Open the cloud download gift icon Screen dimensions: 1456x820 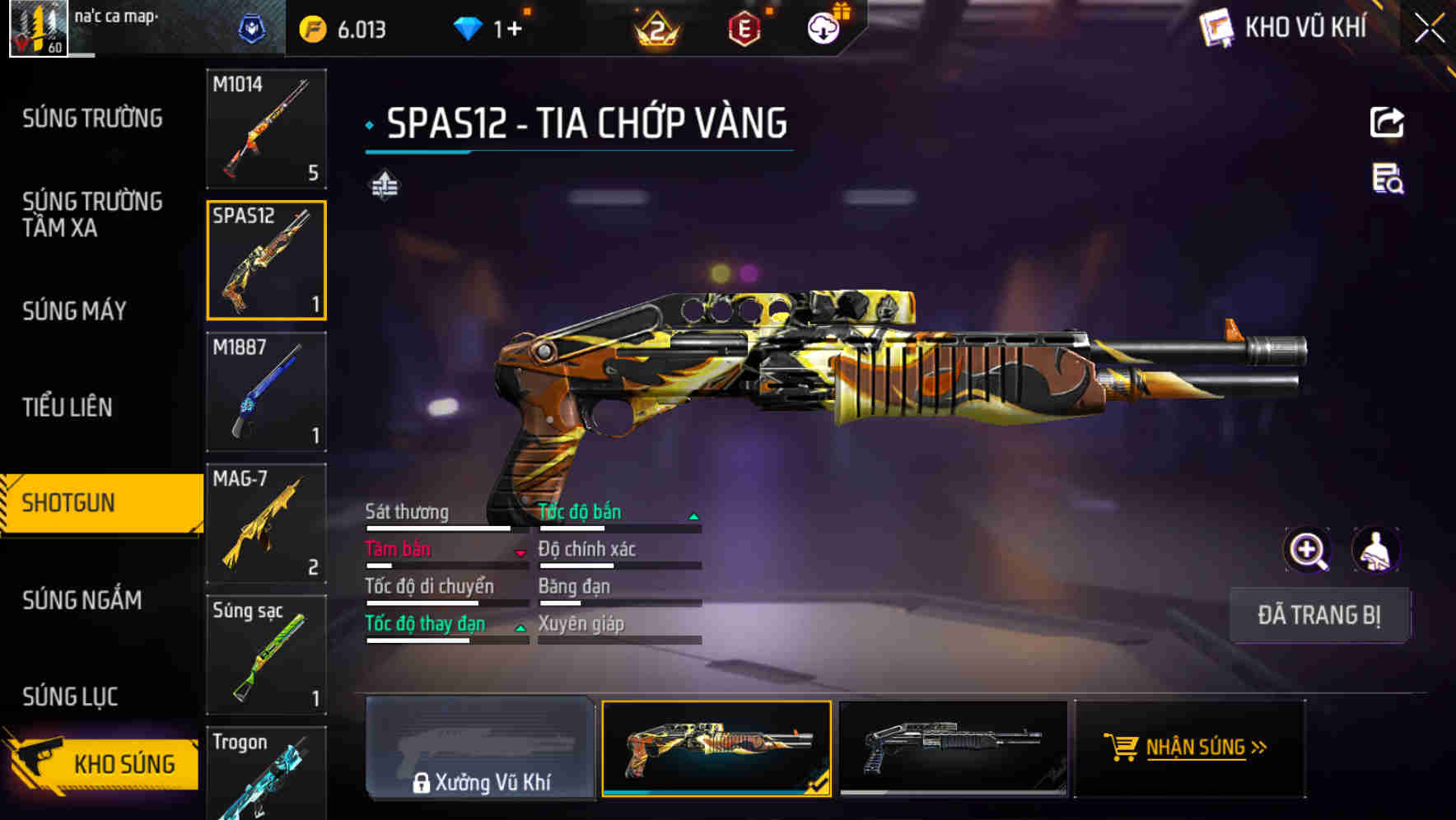tap(821, 27)
